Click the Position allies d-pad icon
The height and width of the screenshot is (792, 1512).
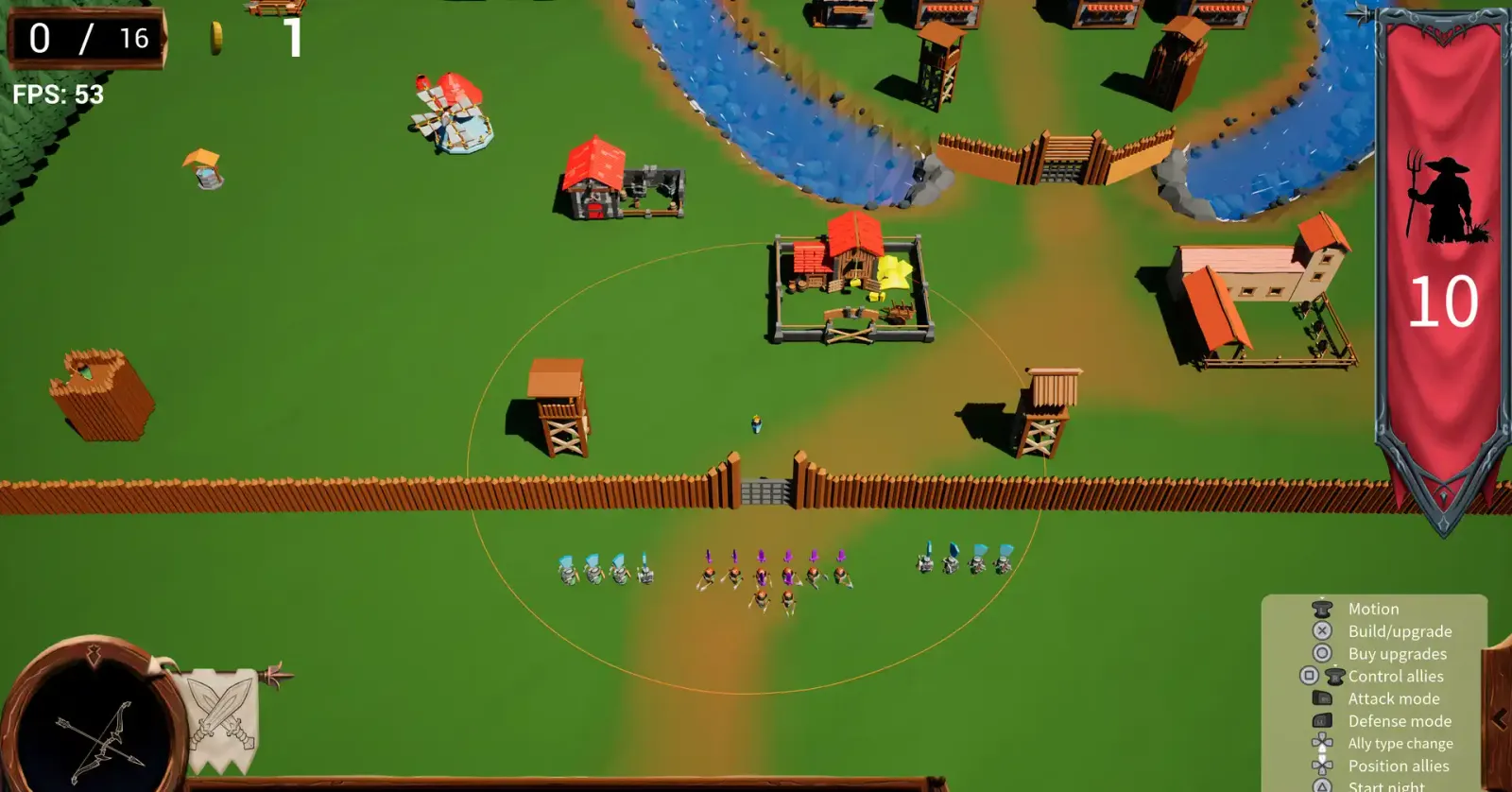pyautogui.click(x=1320, y=765)
